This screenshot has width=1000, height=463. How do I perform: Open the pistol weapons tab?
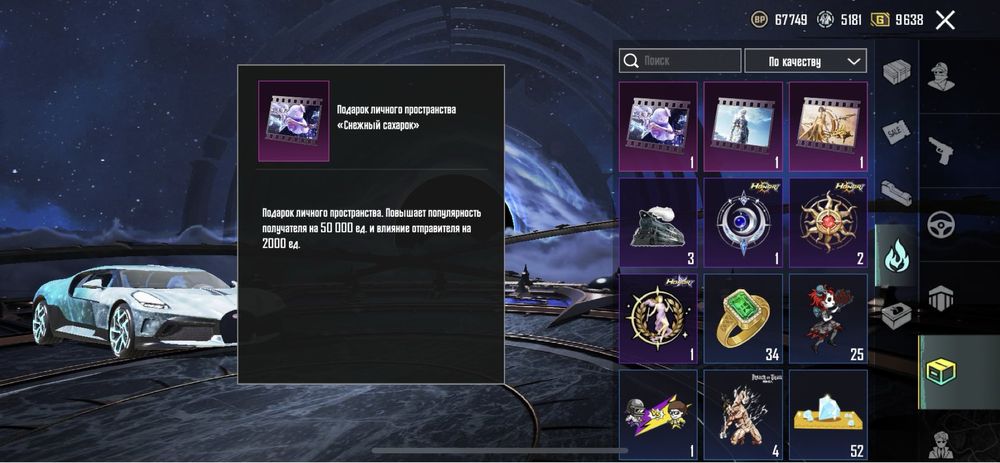coord(941,149)
